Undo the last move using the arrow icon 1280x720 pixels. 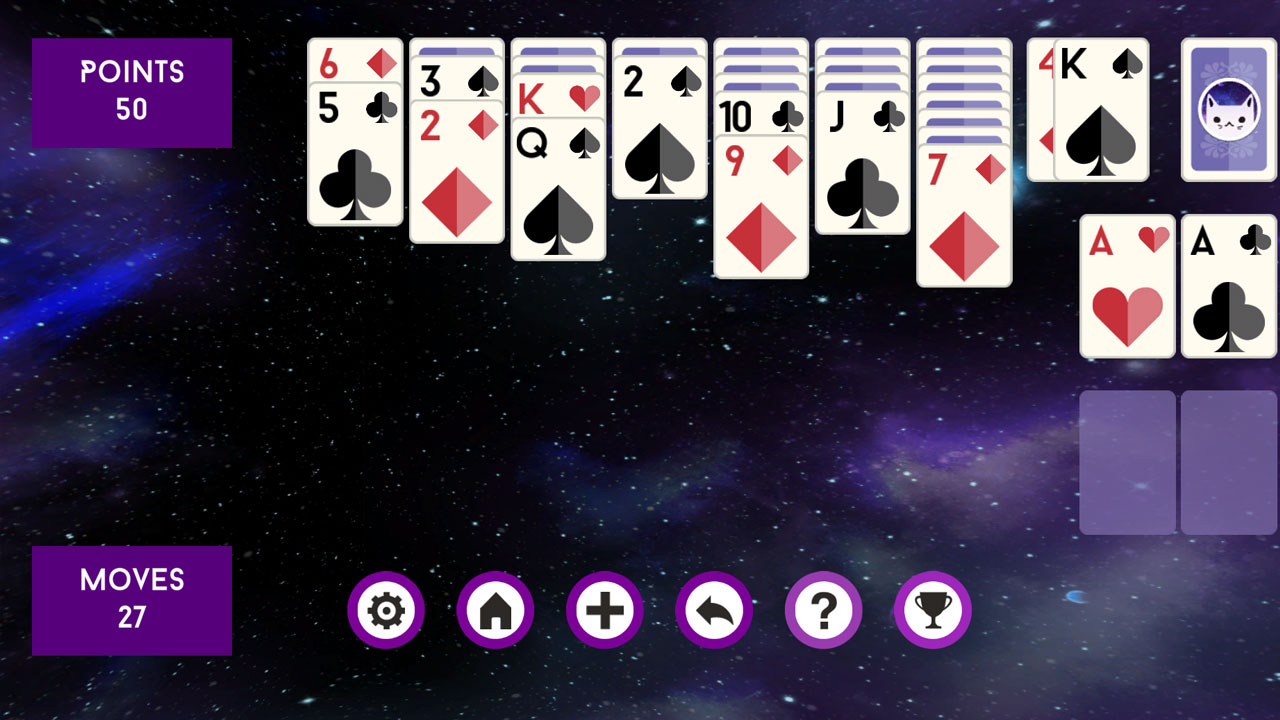tap(713, 610)
